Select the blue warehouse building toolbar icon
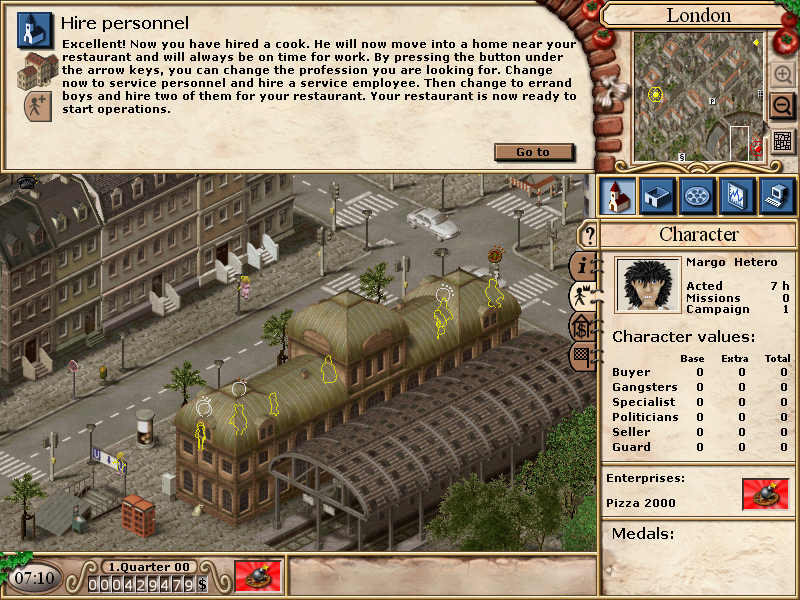The width and height of the screenshot is (800, 600). click(x=657, y=195)
